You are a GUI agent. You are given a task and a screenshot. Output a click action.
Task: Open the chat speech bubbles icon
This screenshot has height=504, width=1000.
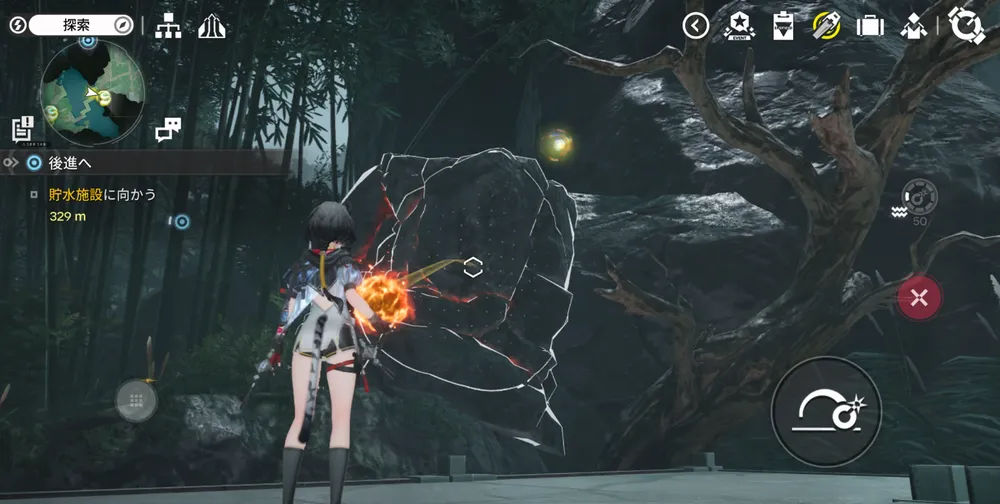(x=168, y=129)
